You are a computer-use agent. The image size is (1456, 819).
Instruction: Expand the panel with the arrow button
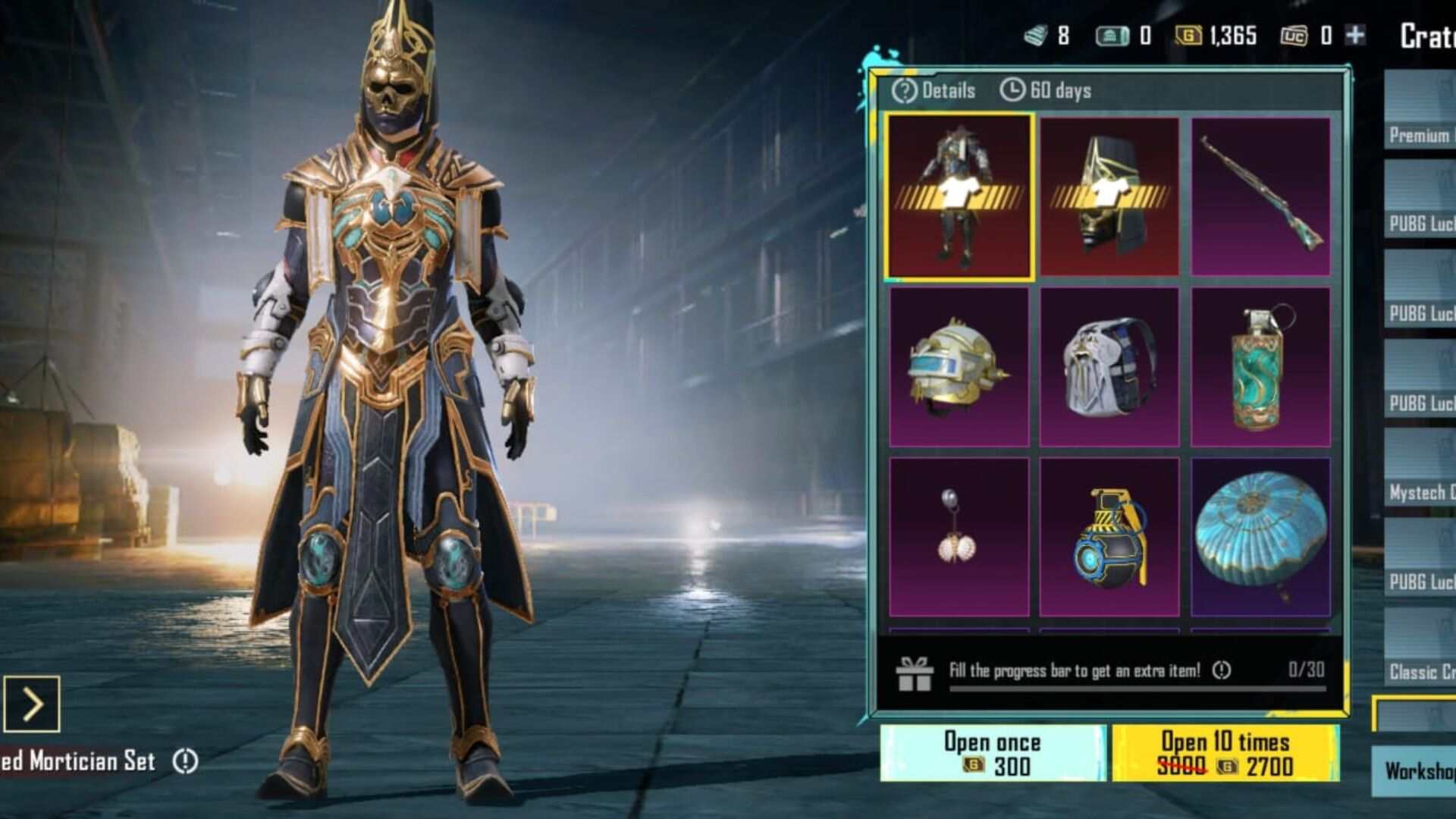tap(32, 704)
